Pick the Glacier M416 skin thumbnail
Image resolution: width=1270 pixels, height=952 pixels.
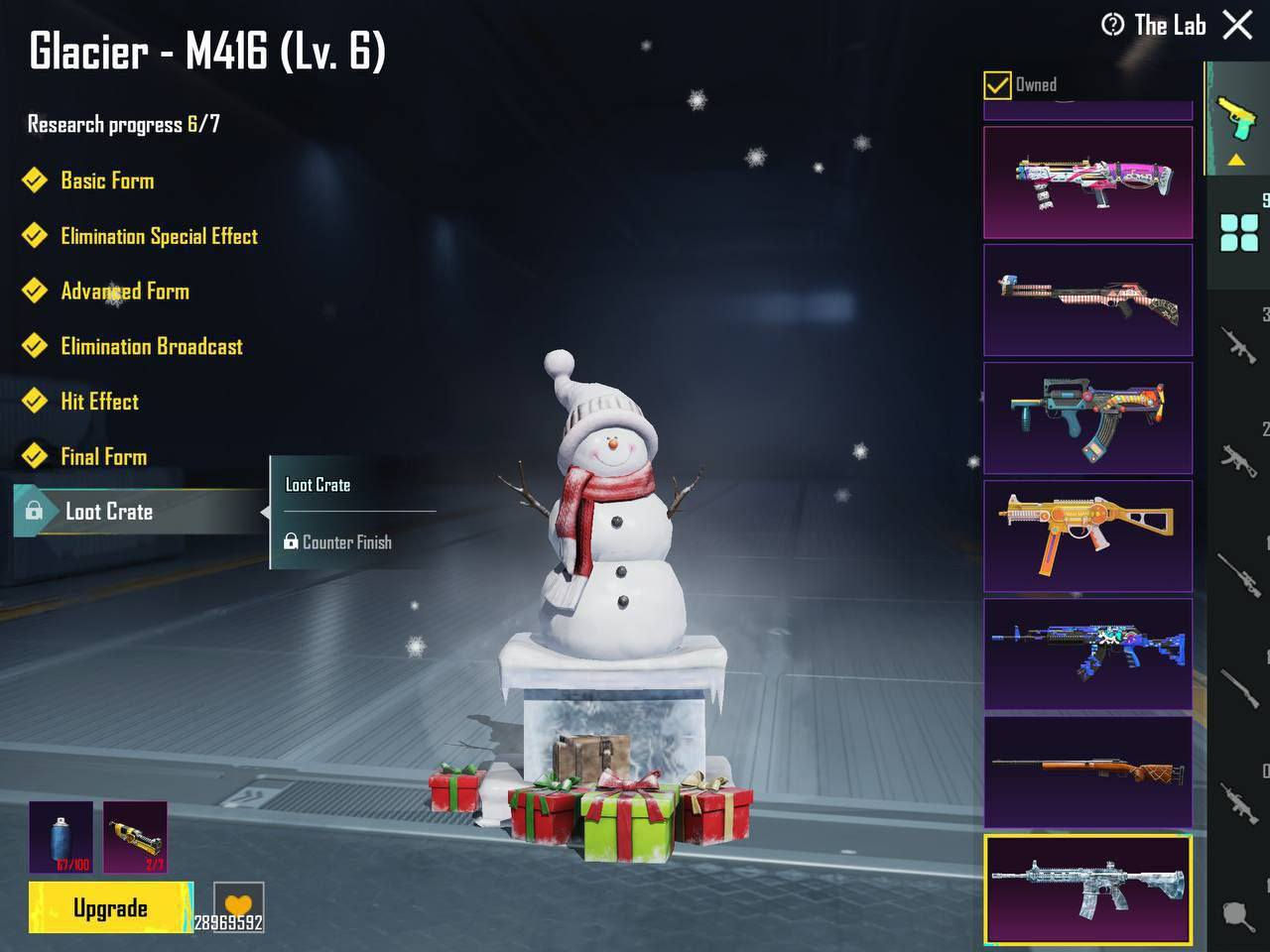[x=1087, y=889]
